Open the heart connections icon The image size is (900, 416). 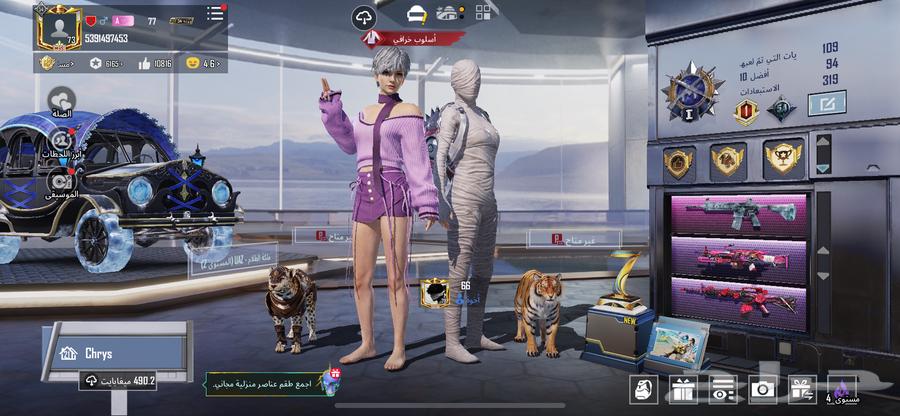63,99
